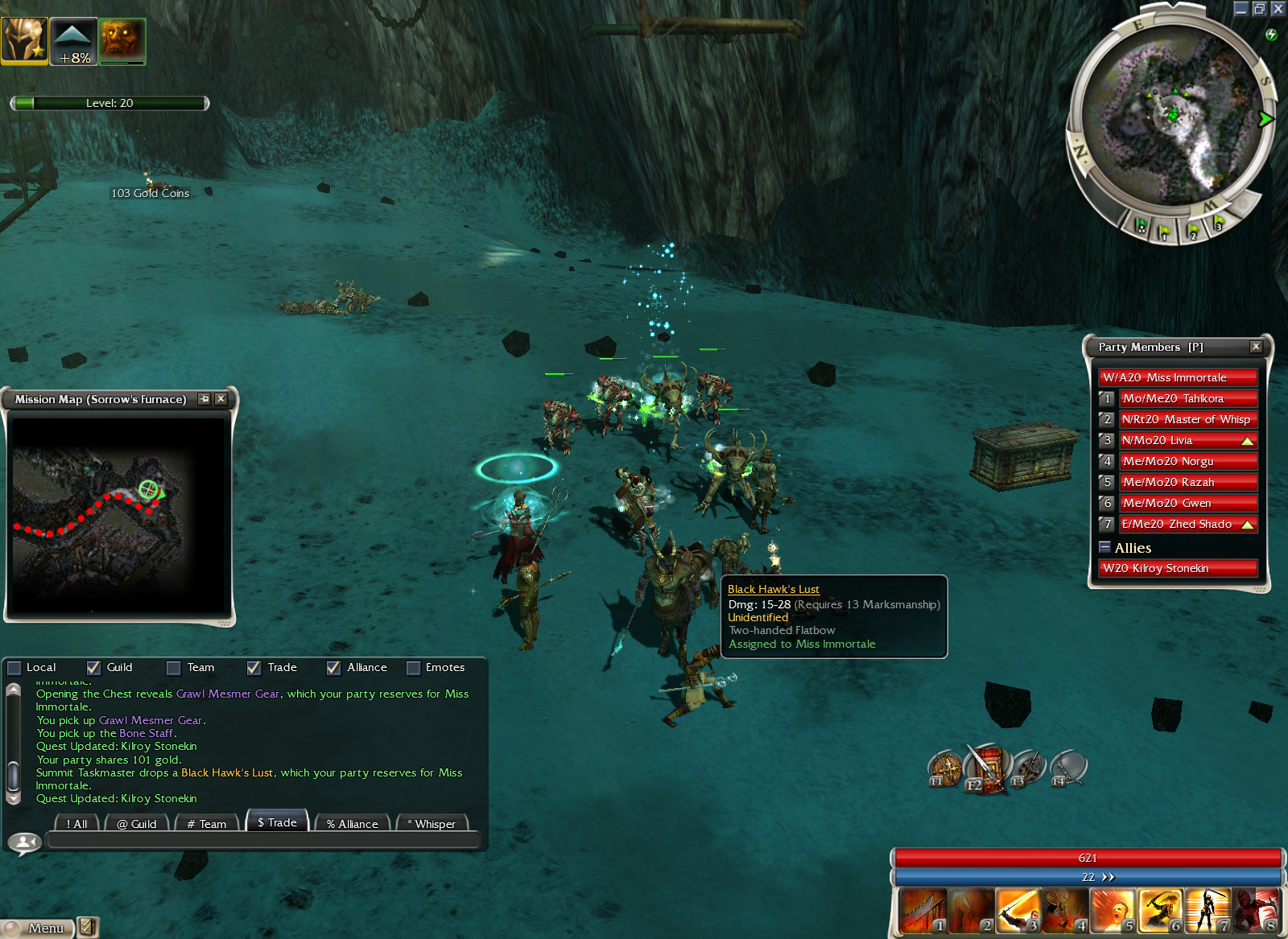The width and height of the screenshot is (1288, 939).
Task: Open the Menu button
Action: tap(38, 928)
